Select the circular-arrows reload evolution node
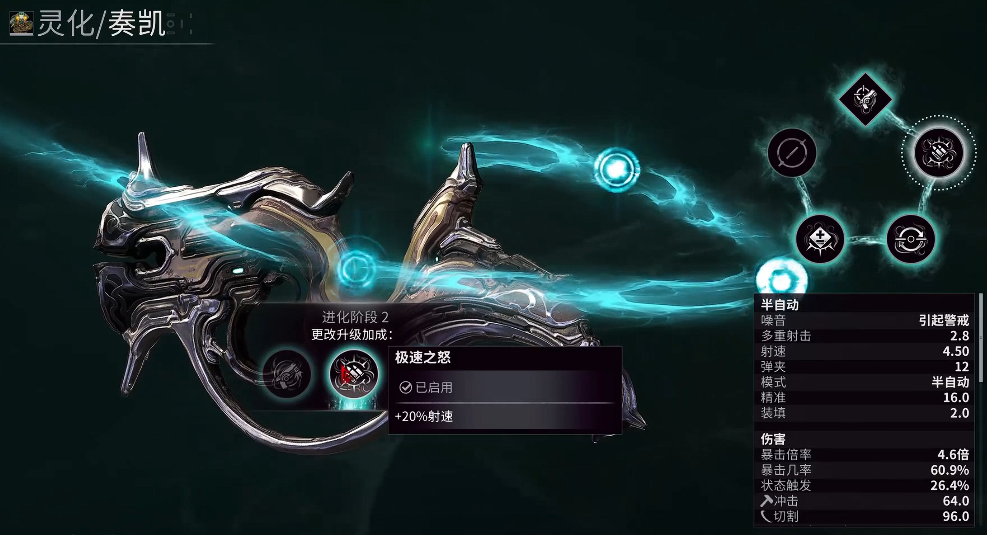 coord(910,238)
